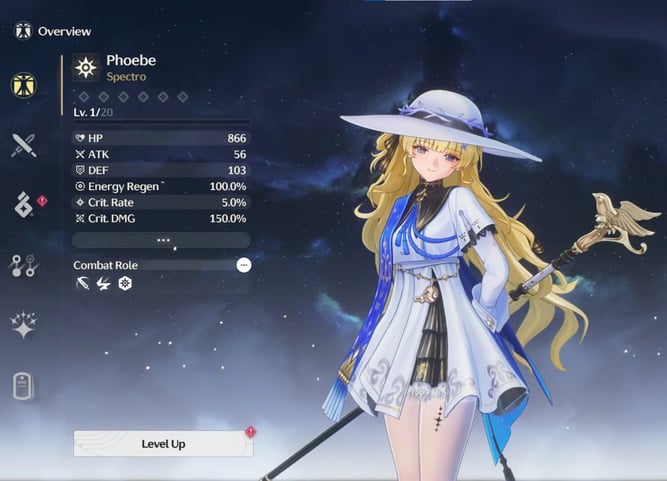The width and height of the screenshot is (667, 481).
Task: Expand full stats with the three-dot bar
Action: 162,240
